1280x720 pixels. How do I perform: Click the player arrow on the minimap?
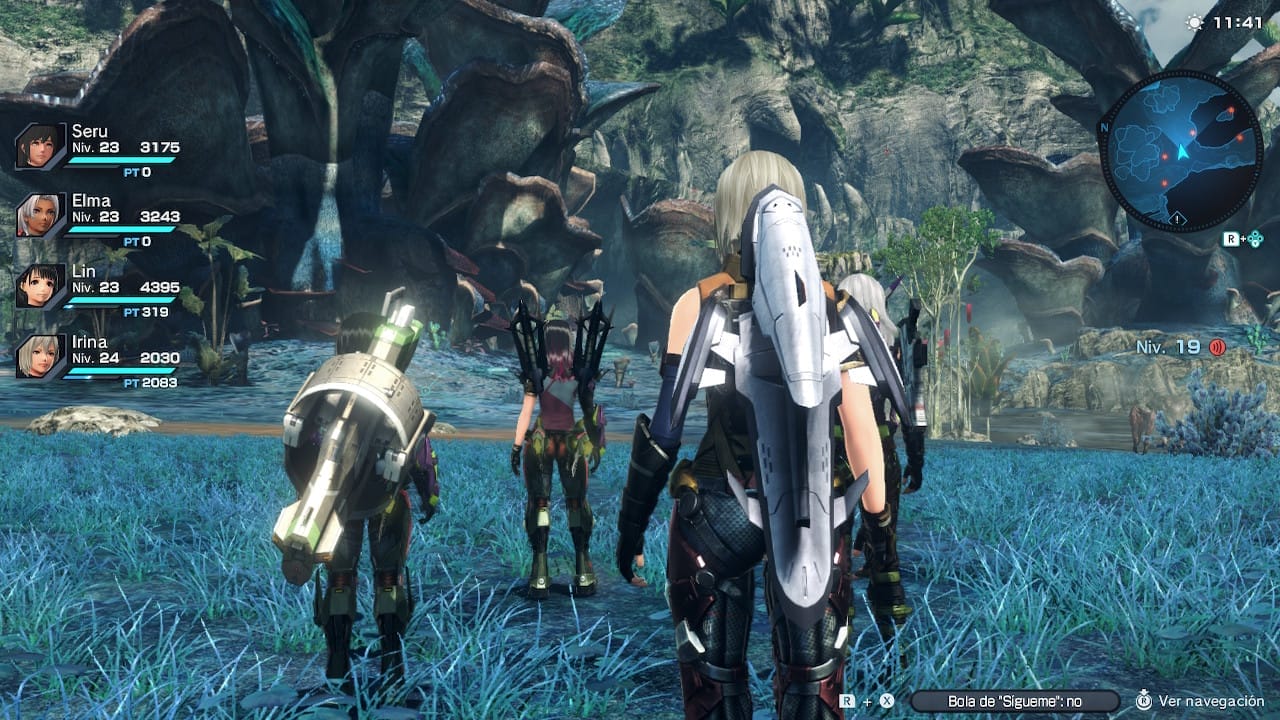[x=1182, y=153]
